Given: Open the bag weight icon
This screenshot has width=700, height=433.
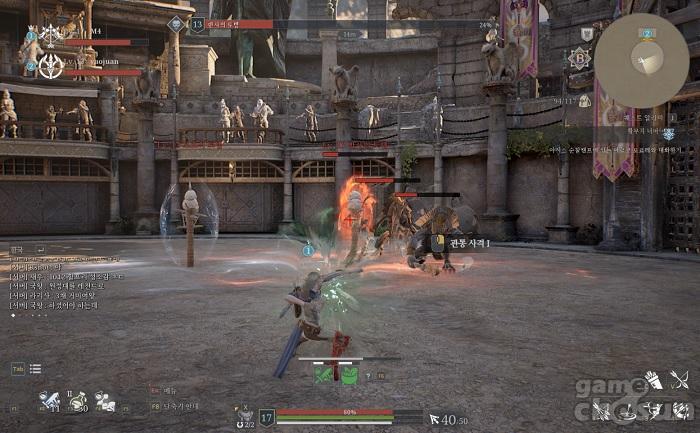Looking at the screenshot, I should [584, 101].
